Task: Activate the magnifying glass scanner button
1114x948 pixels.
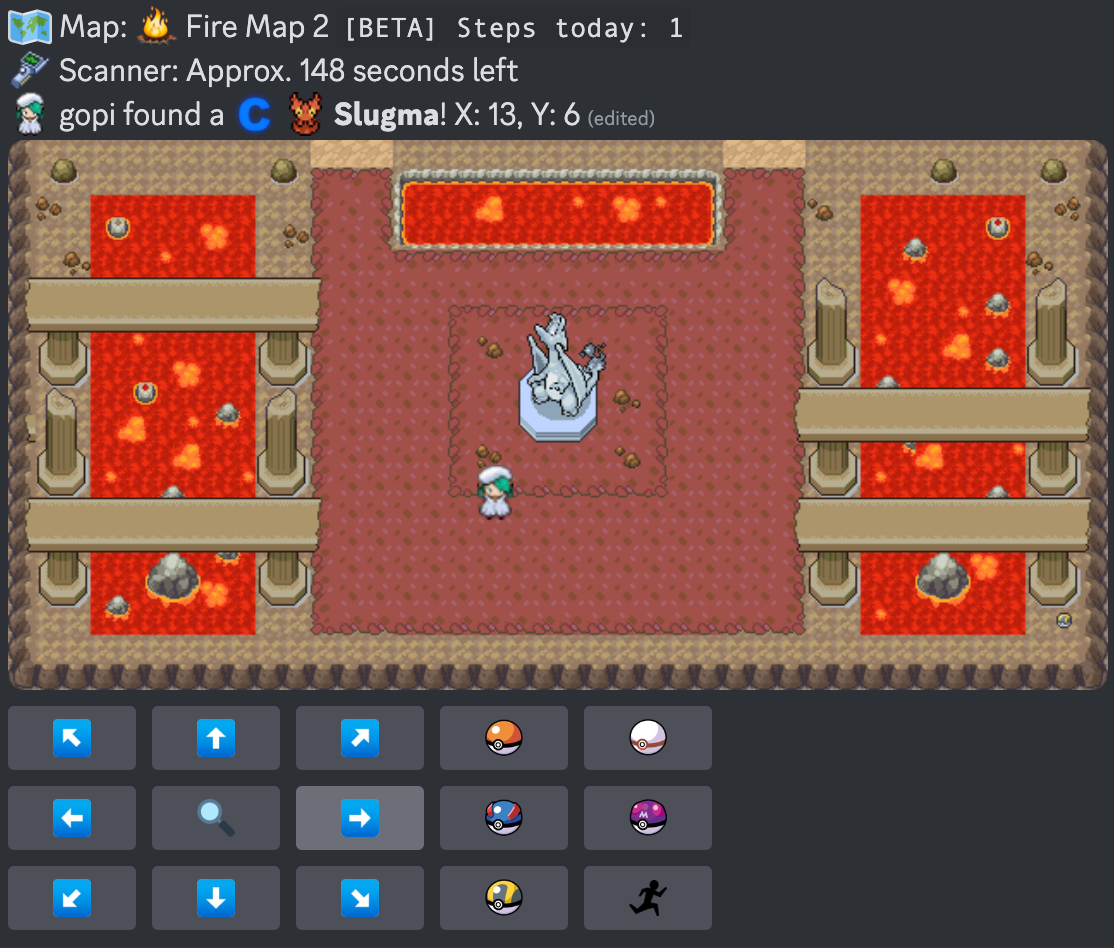Action: [x=216, y=818]
